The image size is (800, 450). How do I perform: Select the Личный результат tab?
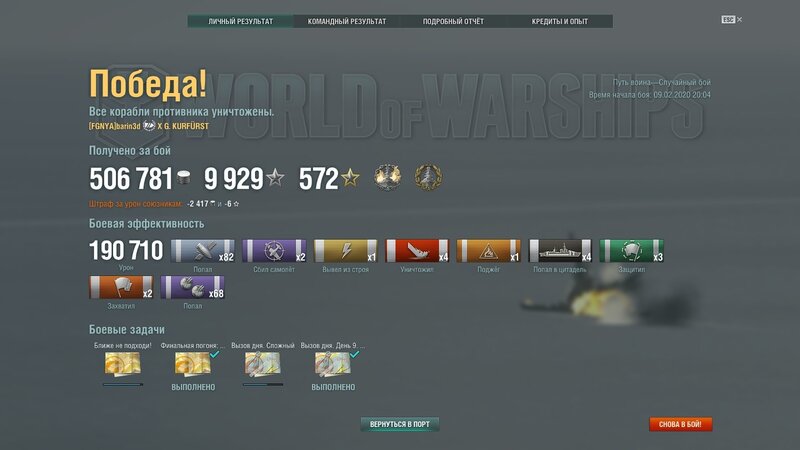pyautogui.click(x=240, y=21)
